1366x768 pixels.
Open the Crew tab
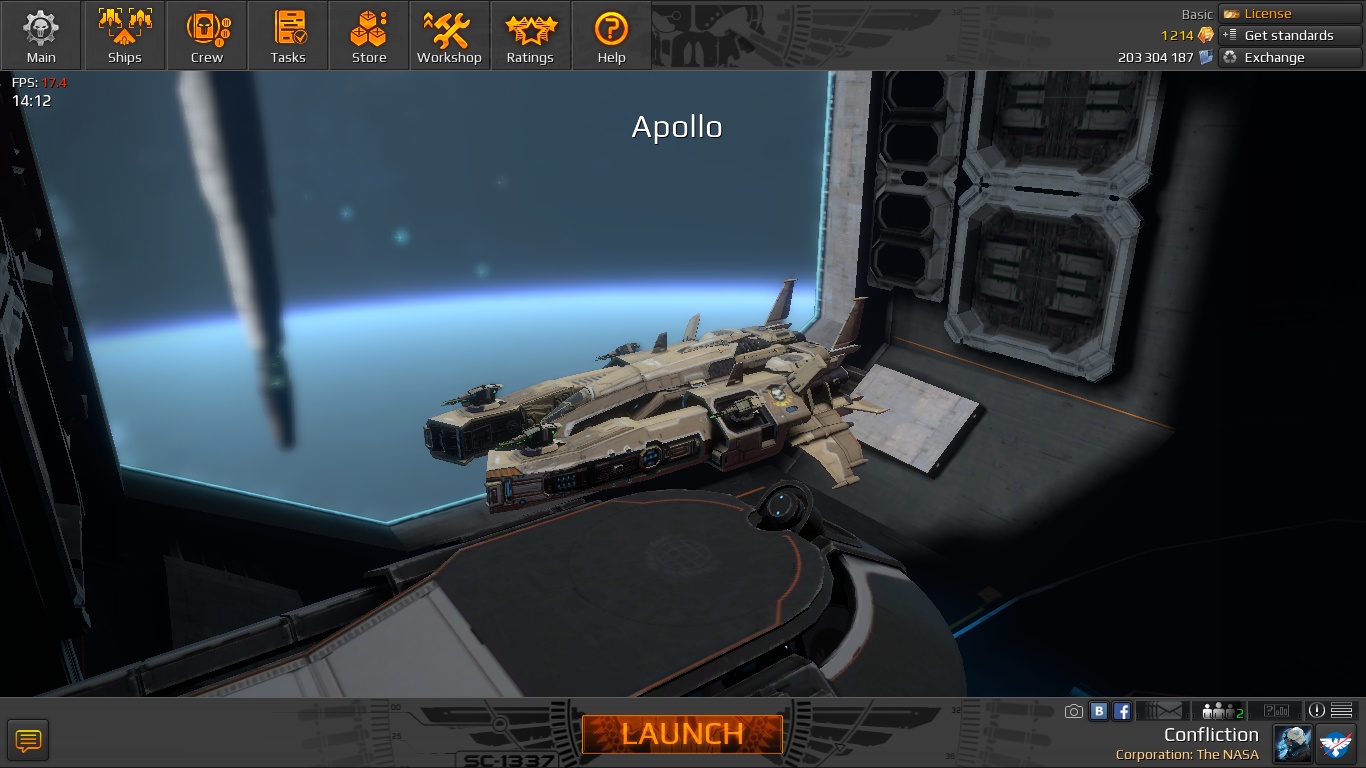(207, 36)
